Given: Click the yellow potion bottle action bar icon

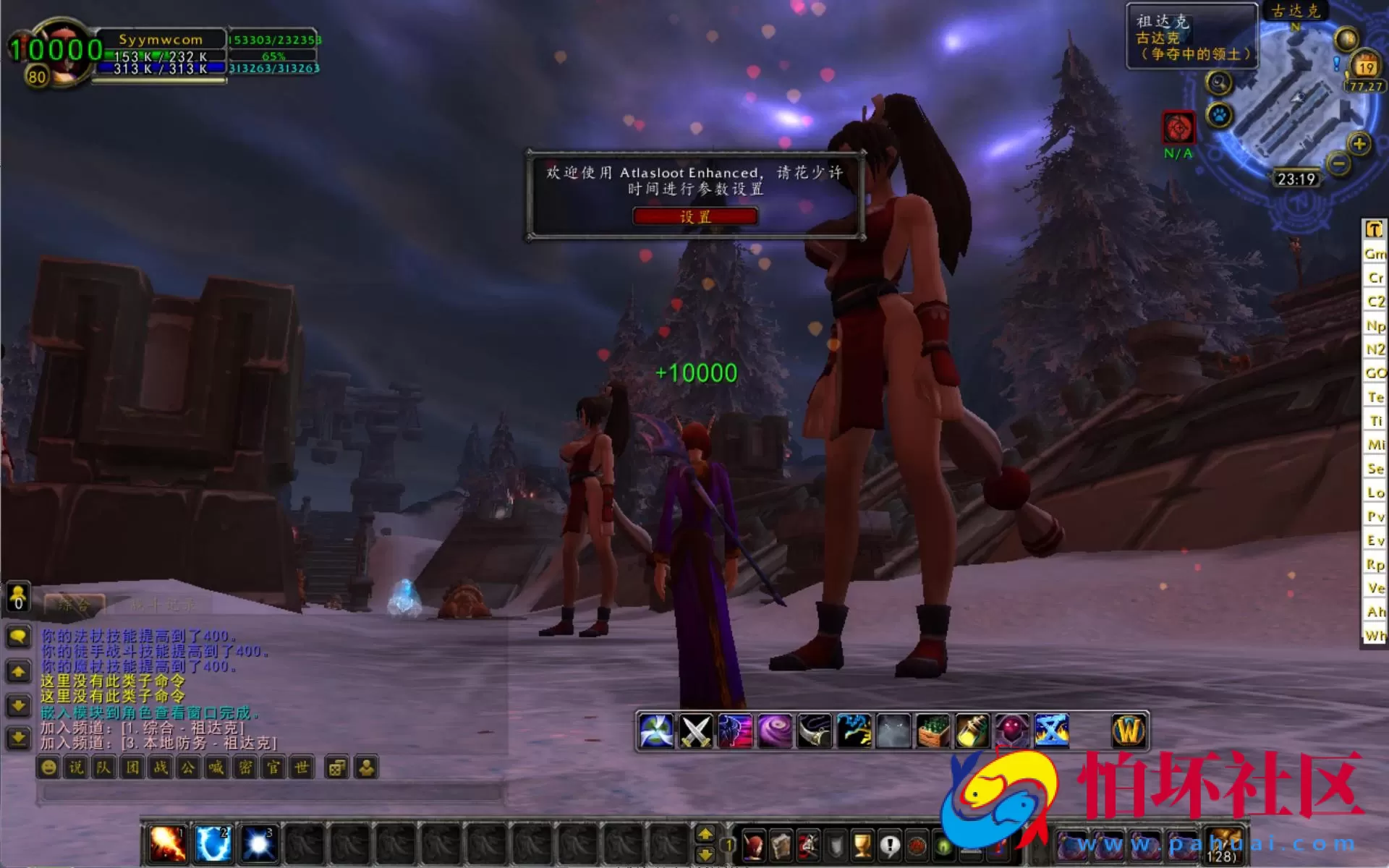Looking at the screenshot, I should pos(972,731).
